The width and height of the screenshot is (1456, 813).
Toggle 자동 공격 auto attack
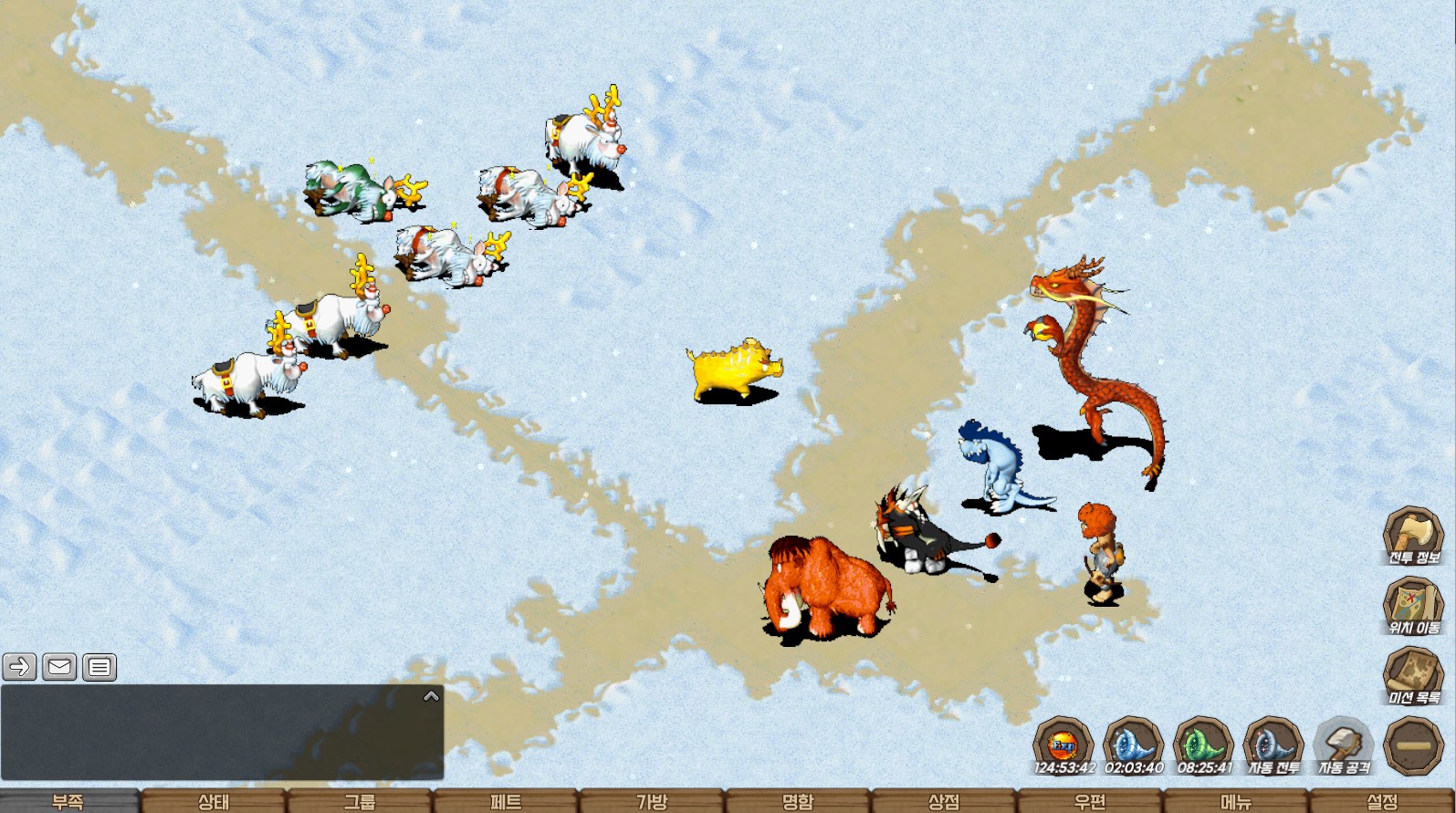(x=1343, y=746)
